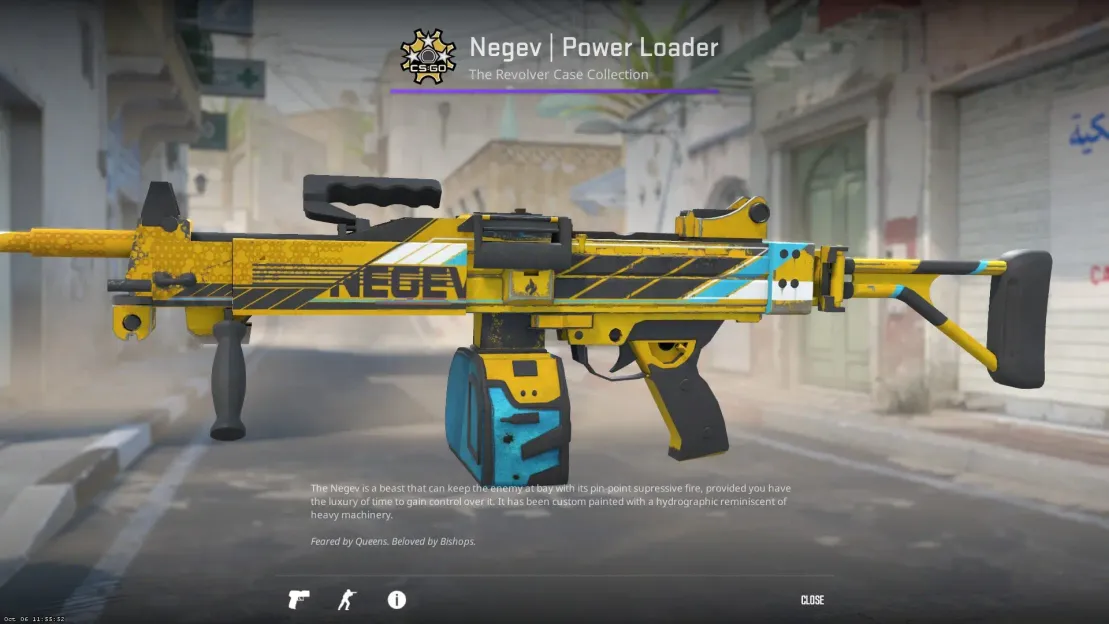This screenshot has width=1109, height=624.
Task: Close the weapon inspect screen
Action: tap(812, 600)
